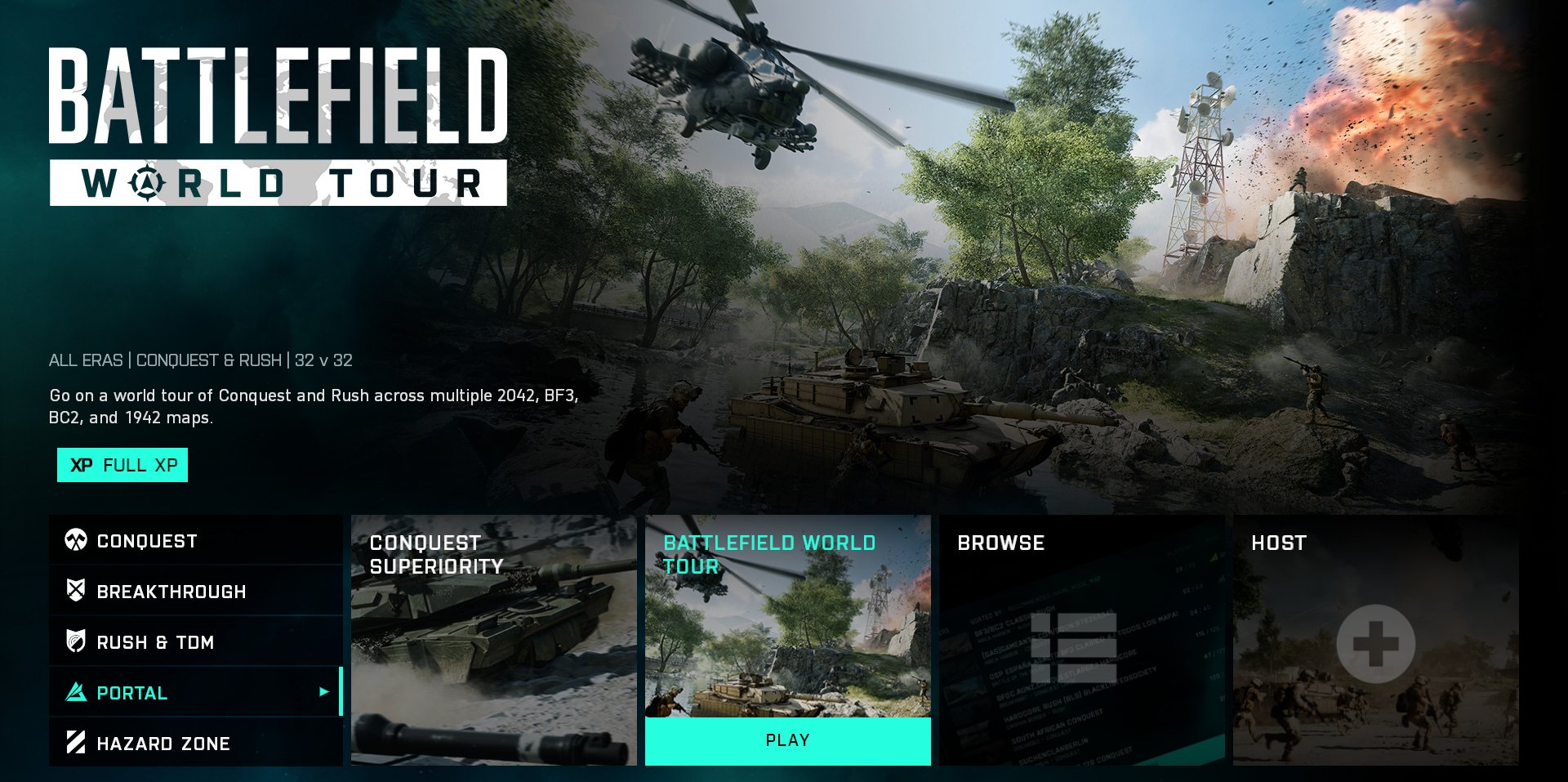Image resolution: width=1568 pixels, height=782 pixels.
Task: Select the Portal row in the sidebar
Action: [x=131, y=692]
